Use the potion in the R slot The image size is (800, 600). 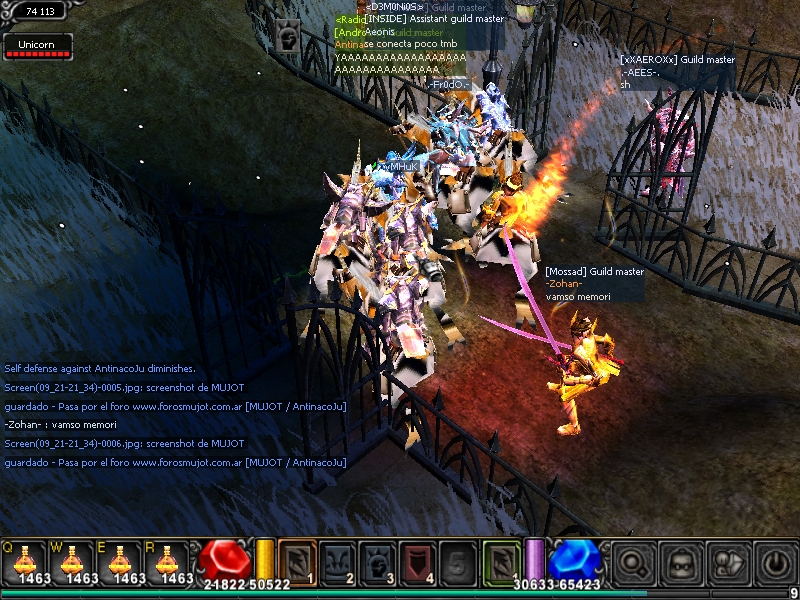click(167, 561)
